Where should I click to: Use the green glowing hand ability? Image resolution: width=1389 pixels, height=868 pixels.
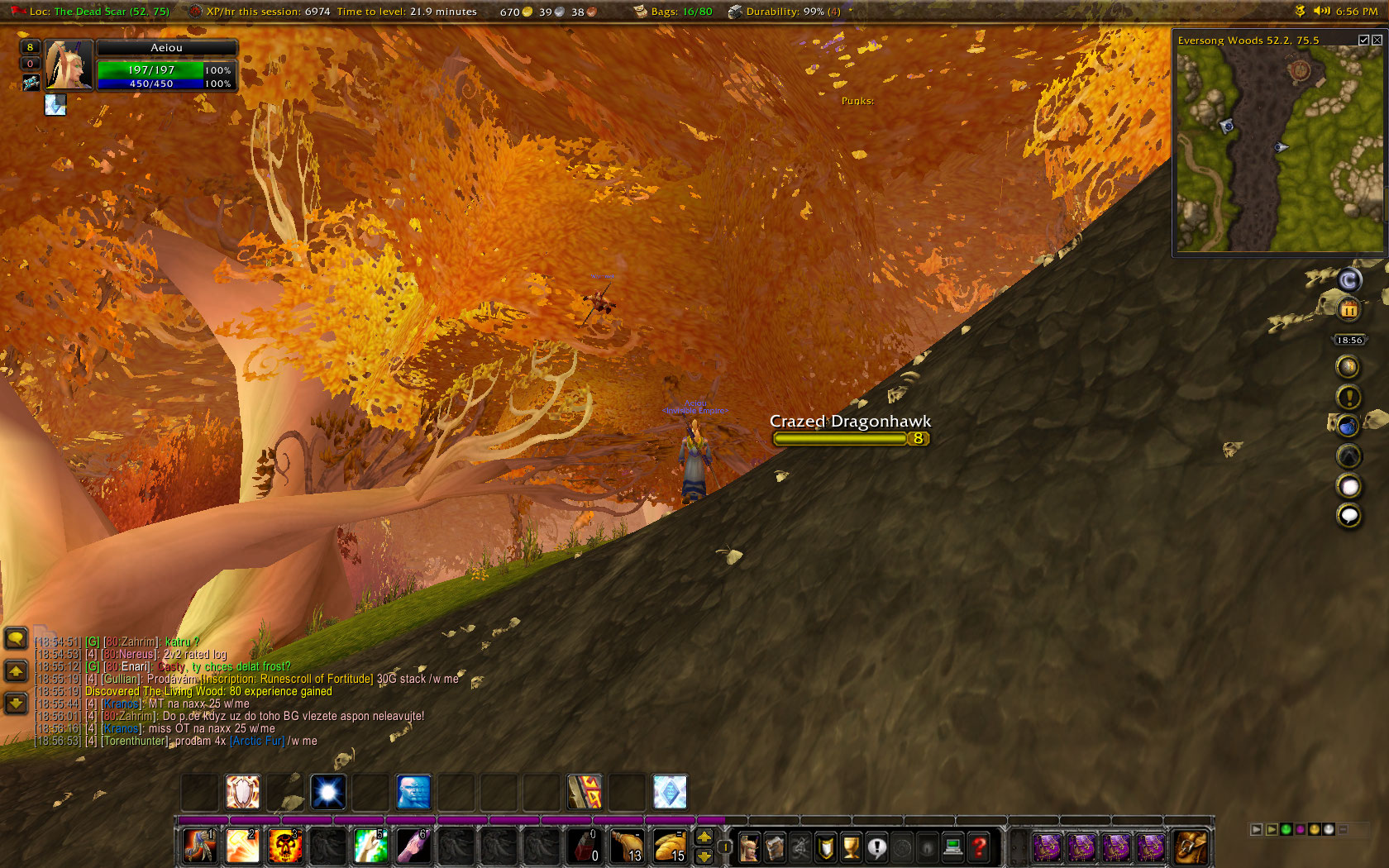pos(370,847)
